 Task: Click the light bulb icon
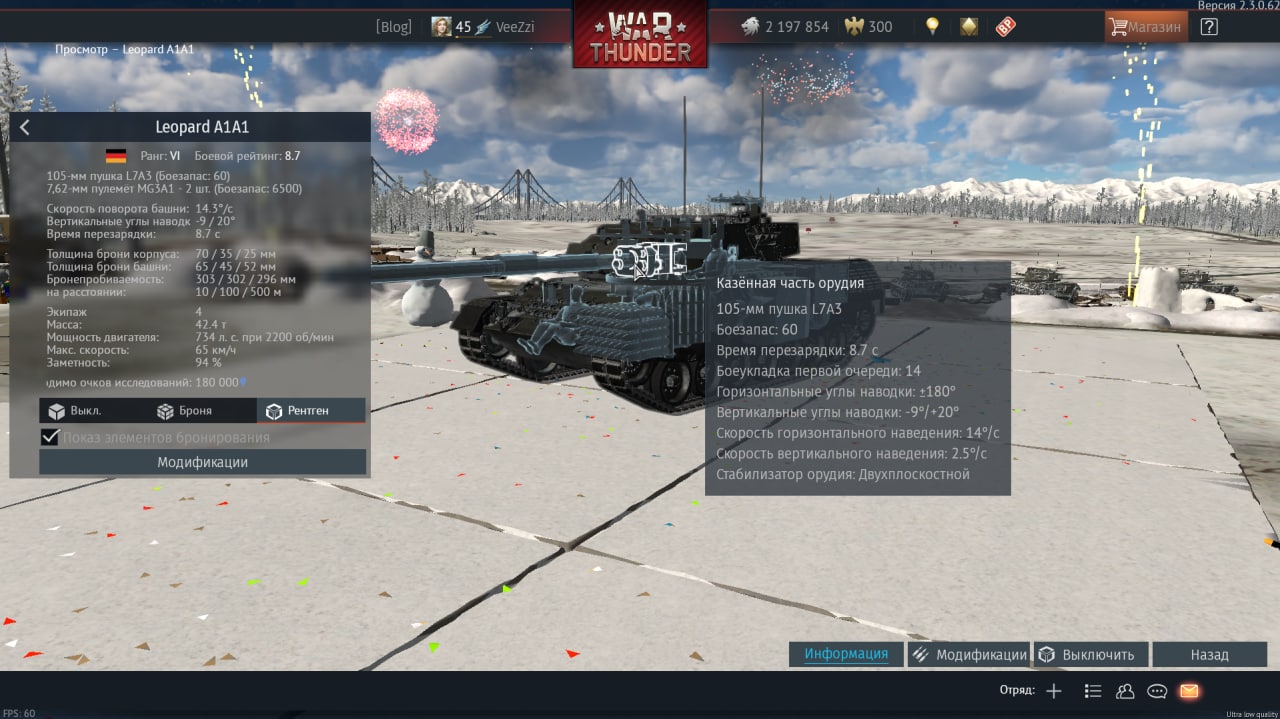pyautogui.click(x=933, y=27)
